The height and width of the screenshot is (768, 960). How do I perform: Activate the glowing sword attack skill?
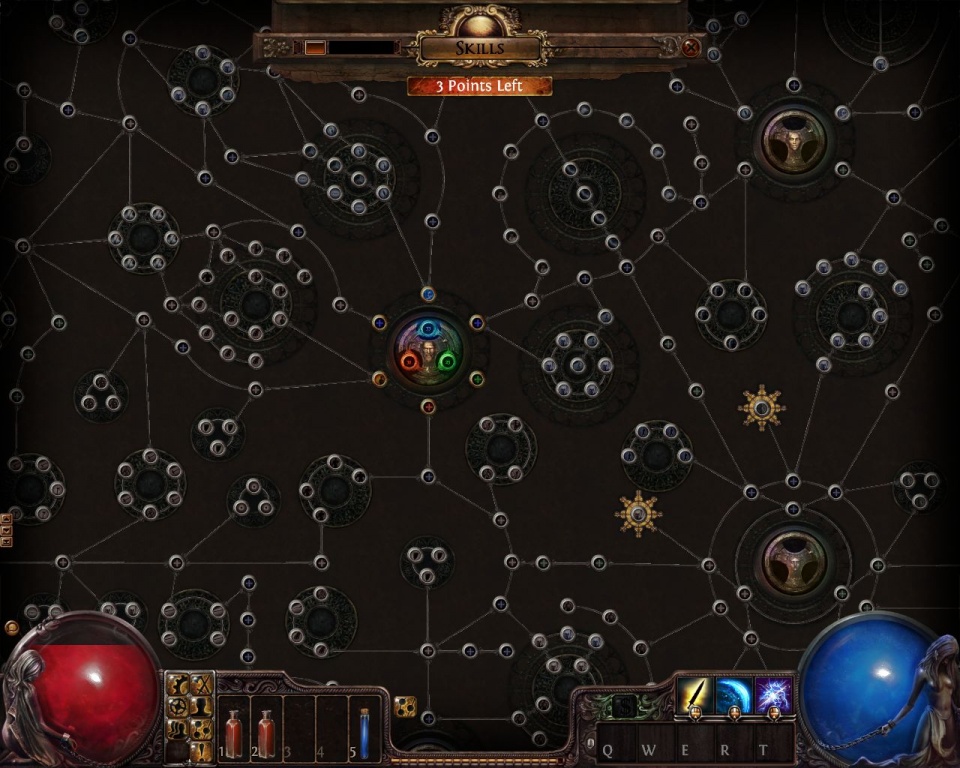pyautogui.click(x=694, y=693)
